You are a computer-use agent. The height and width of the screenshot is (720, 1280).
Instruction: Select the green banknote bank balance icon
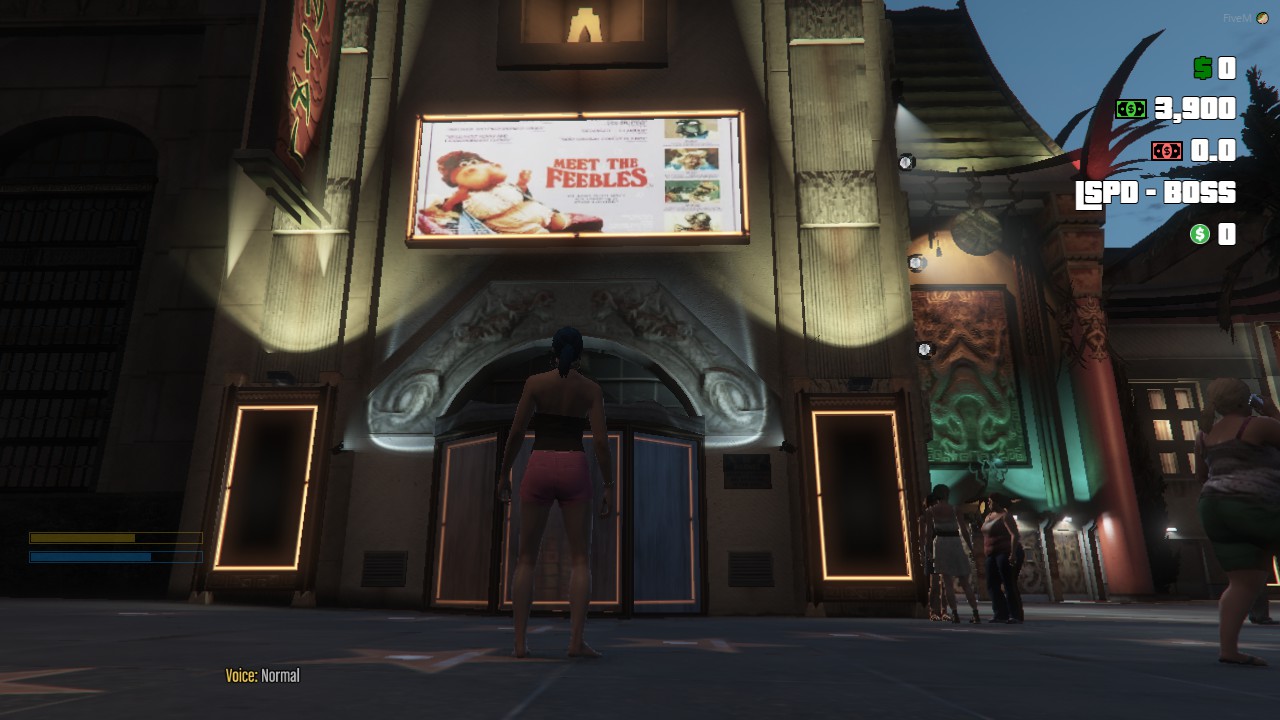point(1132,110)
